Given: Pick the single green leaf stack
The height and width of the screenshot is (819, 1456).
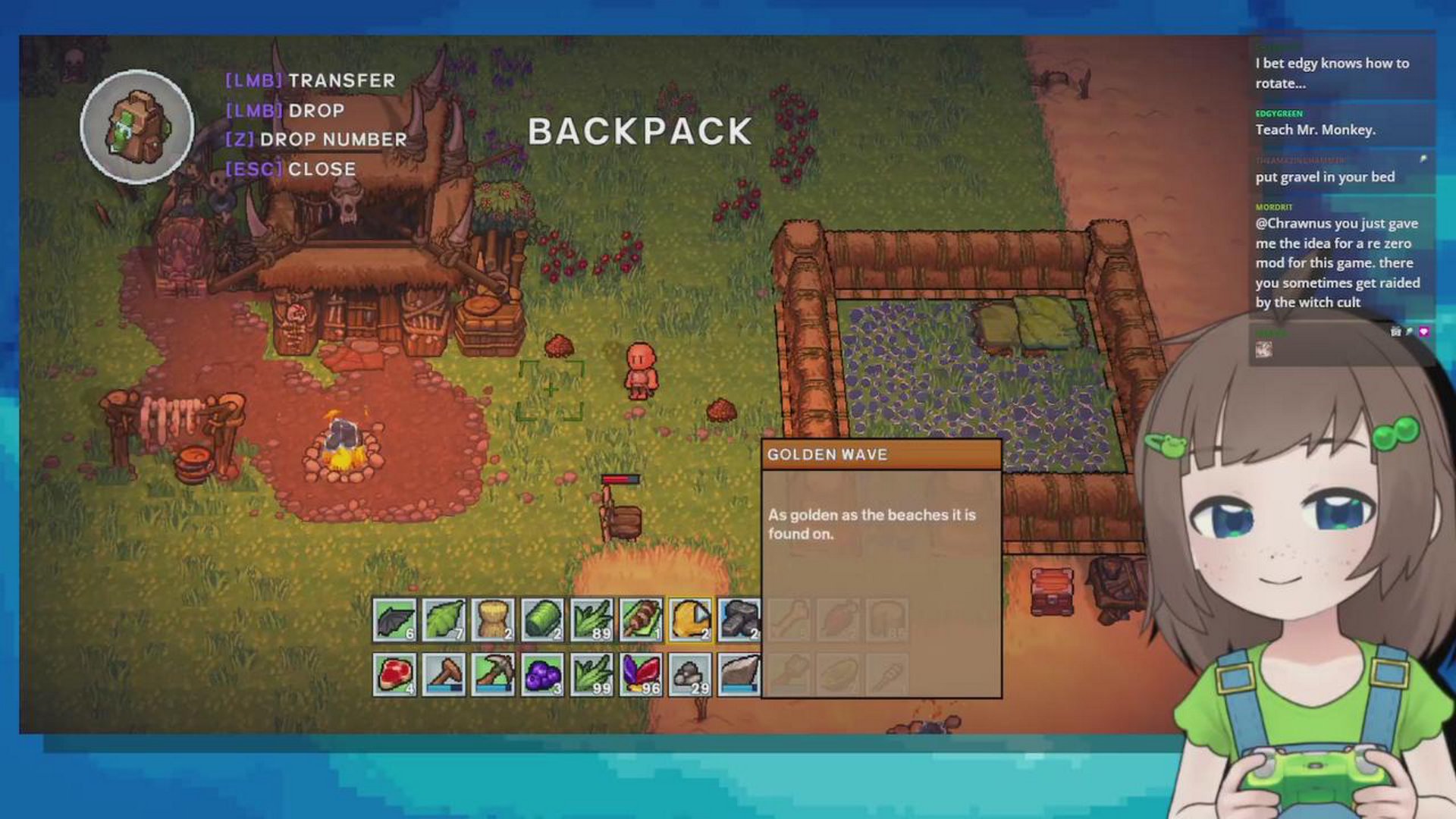Looking at the screenshot, I should pyautogui.click(x=444, y=620).
